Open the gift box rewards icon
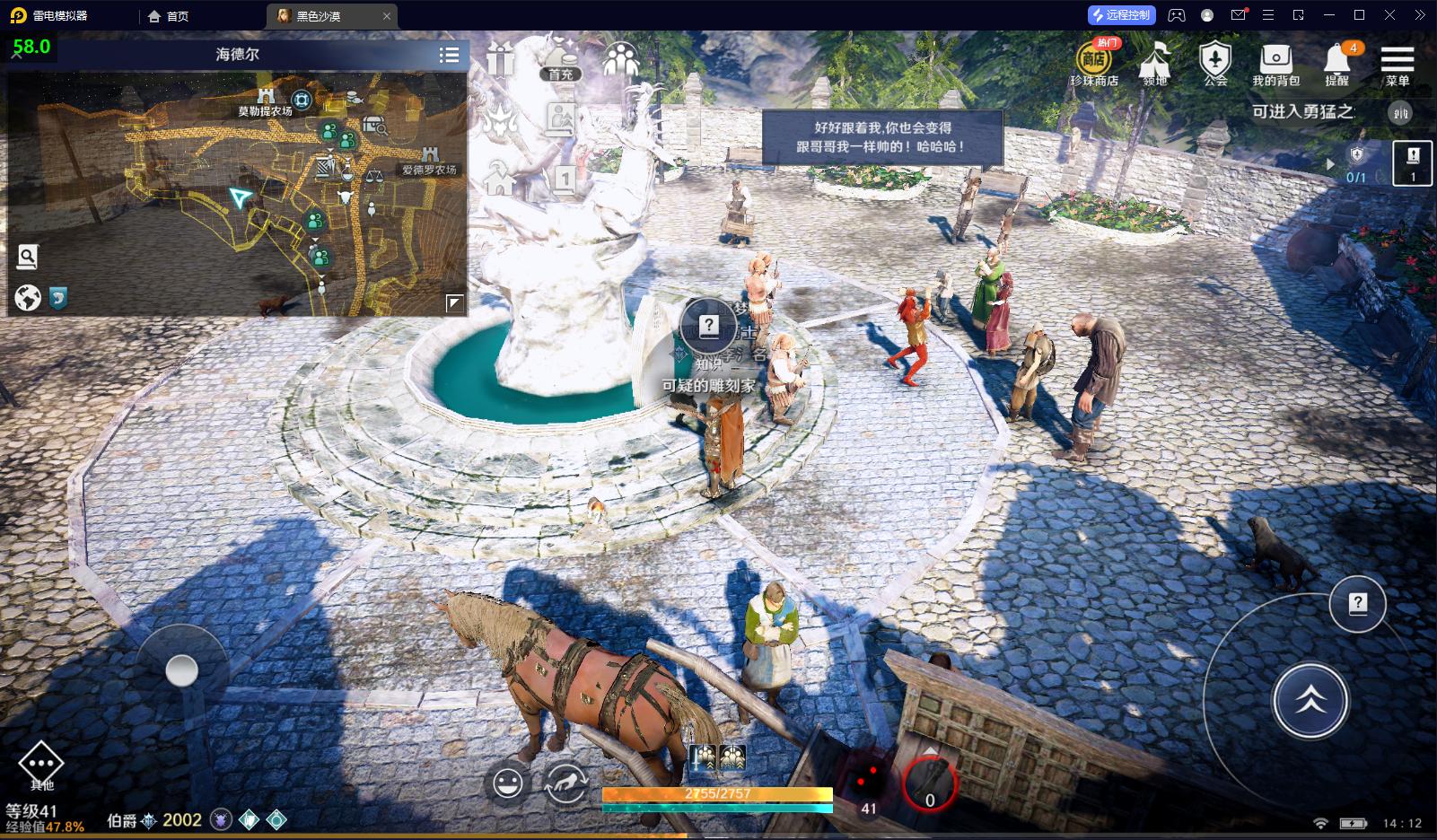Viewport: 1437px width, 840px height. tap(501, 60)
